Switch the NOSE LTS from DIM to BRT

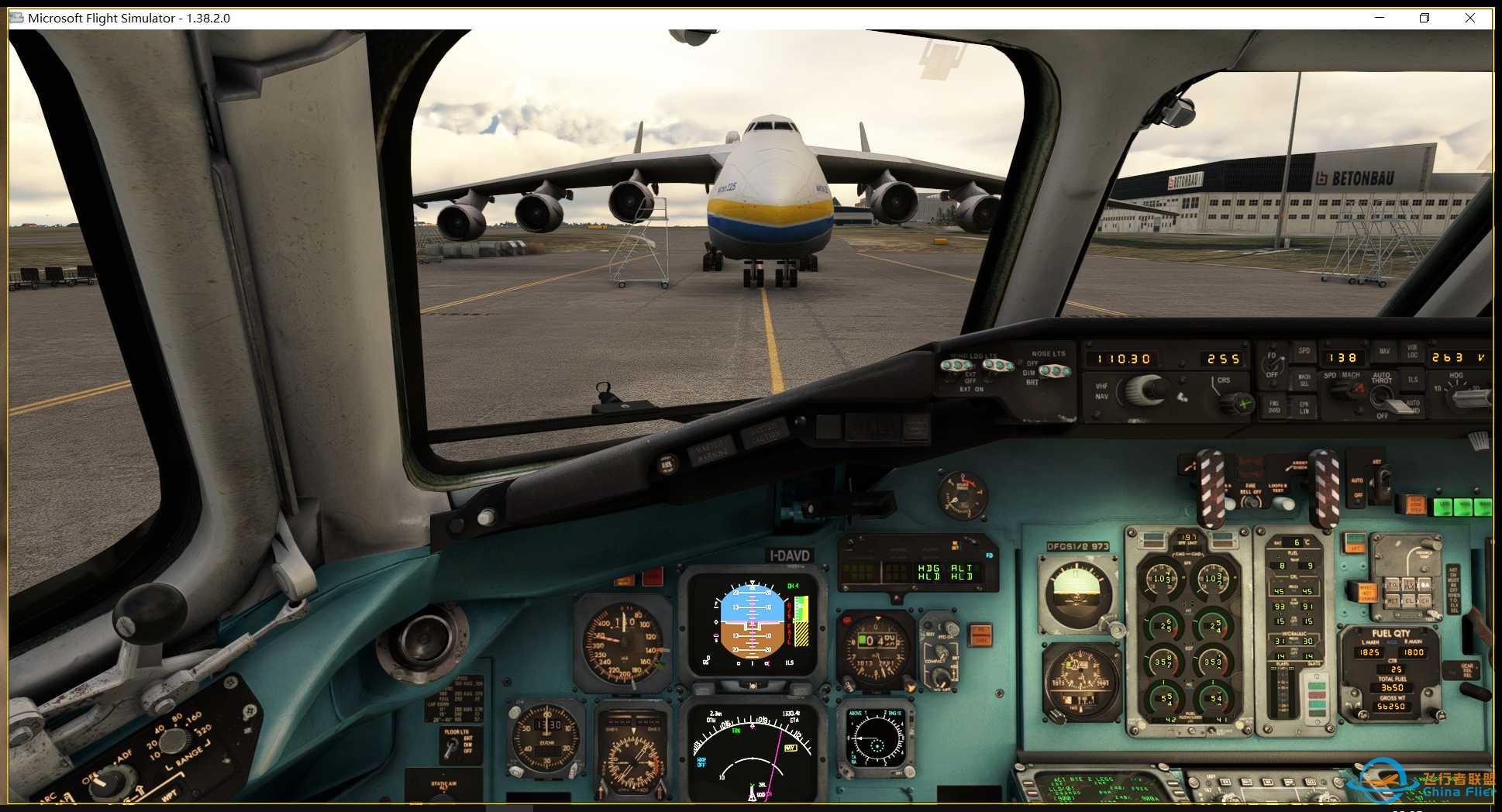(x=1056, y=370)
